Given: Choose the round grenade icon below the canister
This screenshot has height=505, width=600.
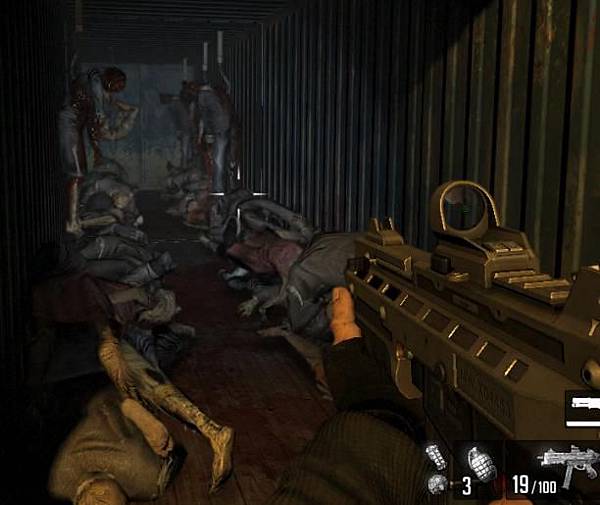Looking at the screenshot, I should pos(437,485).
